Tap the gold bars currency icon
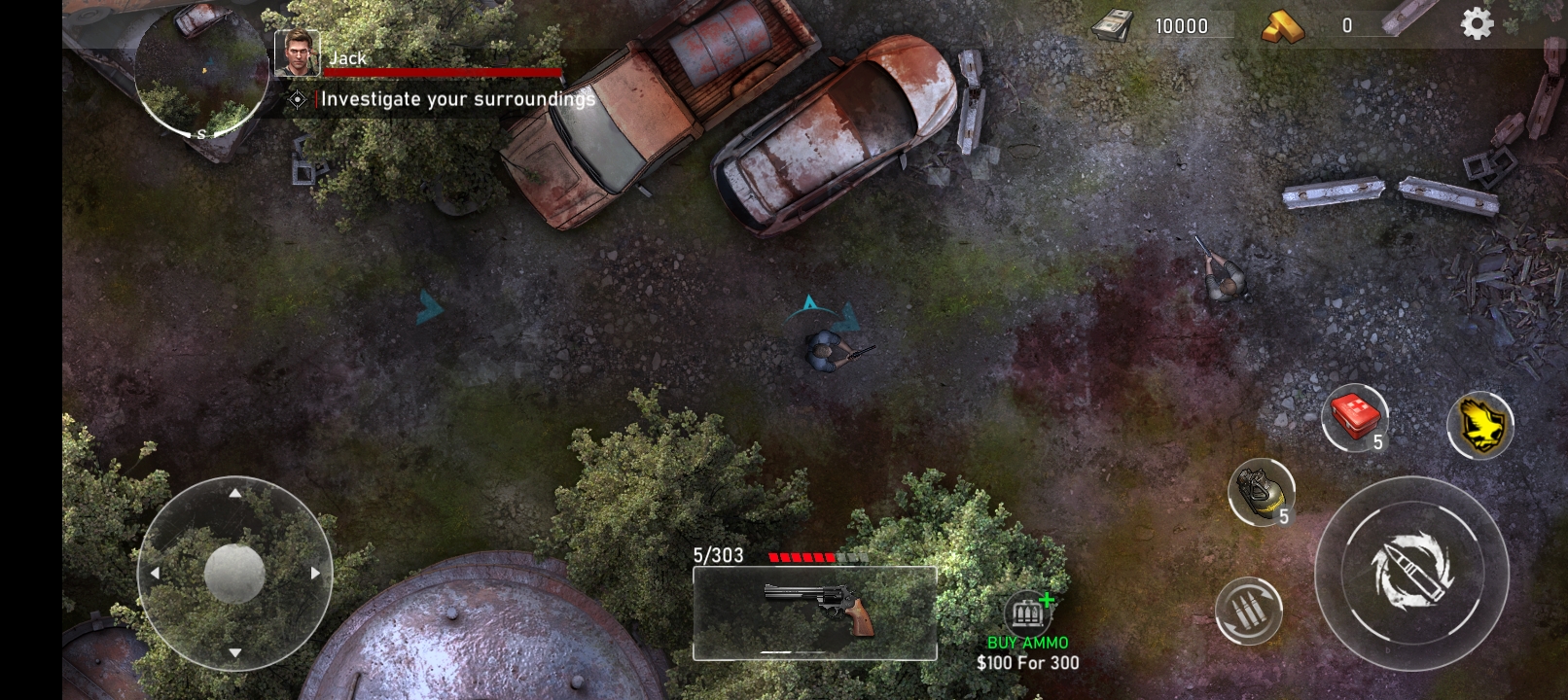1568x700 pixels. 1283,26
